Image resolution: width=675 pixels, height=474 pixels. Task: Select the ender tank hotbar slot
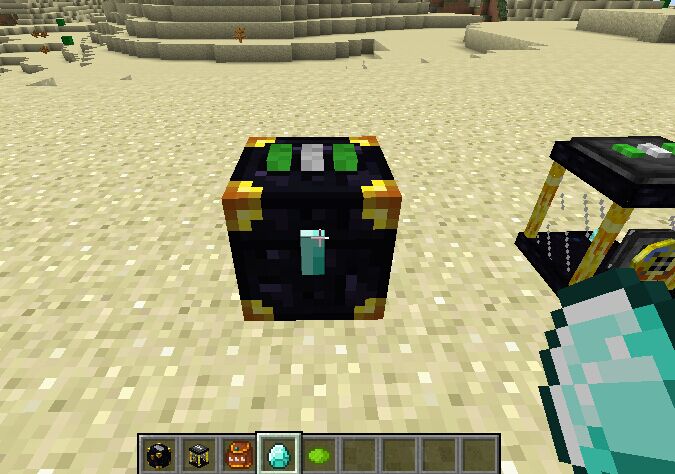tap(197, 453)
